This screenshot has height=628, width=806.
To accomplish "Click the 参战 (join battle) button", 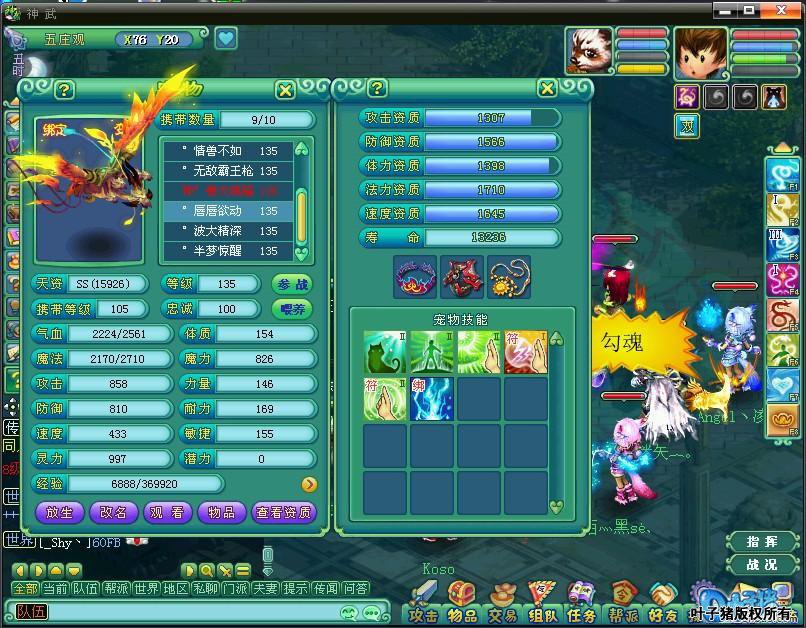I will pos(292,284).
